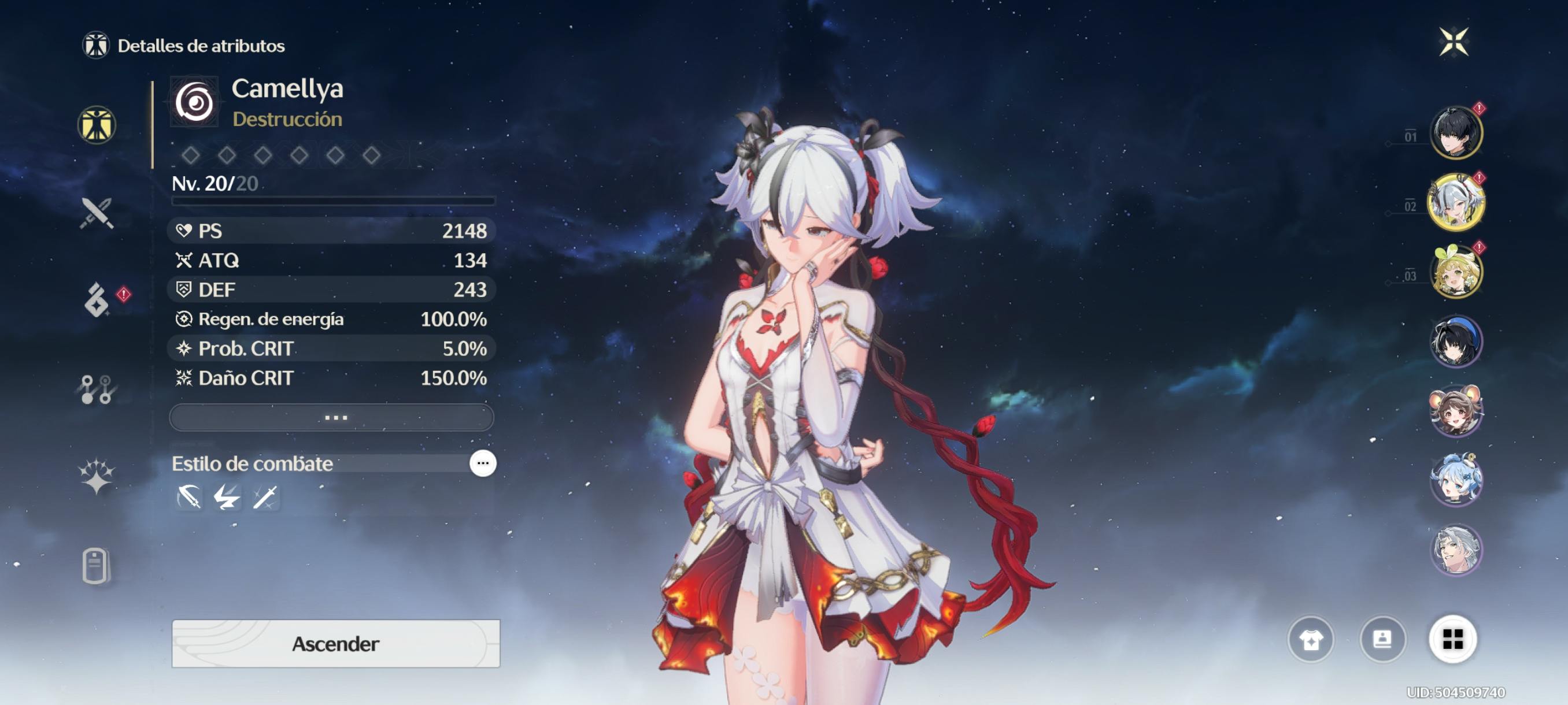Open the resonance chain starburst tab
This screenshot has width=1568, height=705.
pyautogui.click(x=97, y=476)
